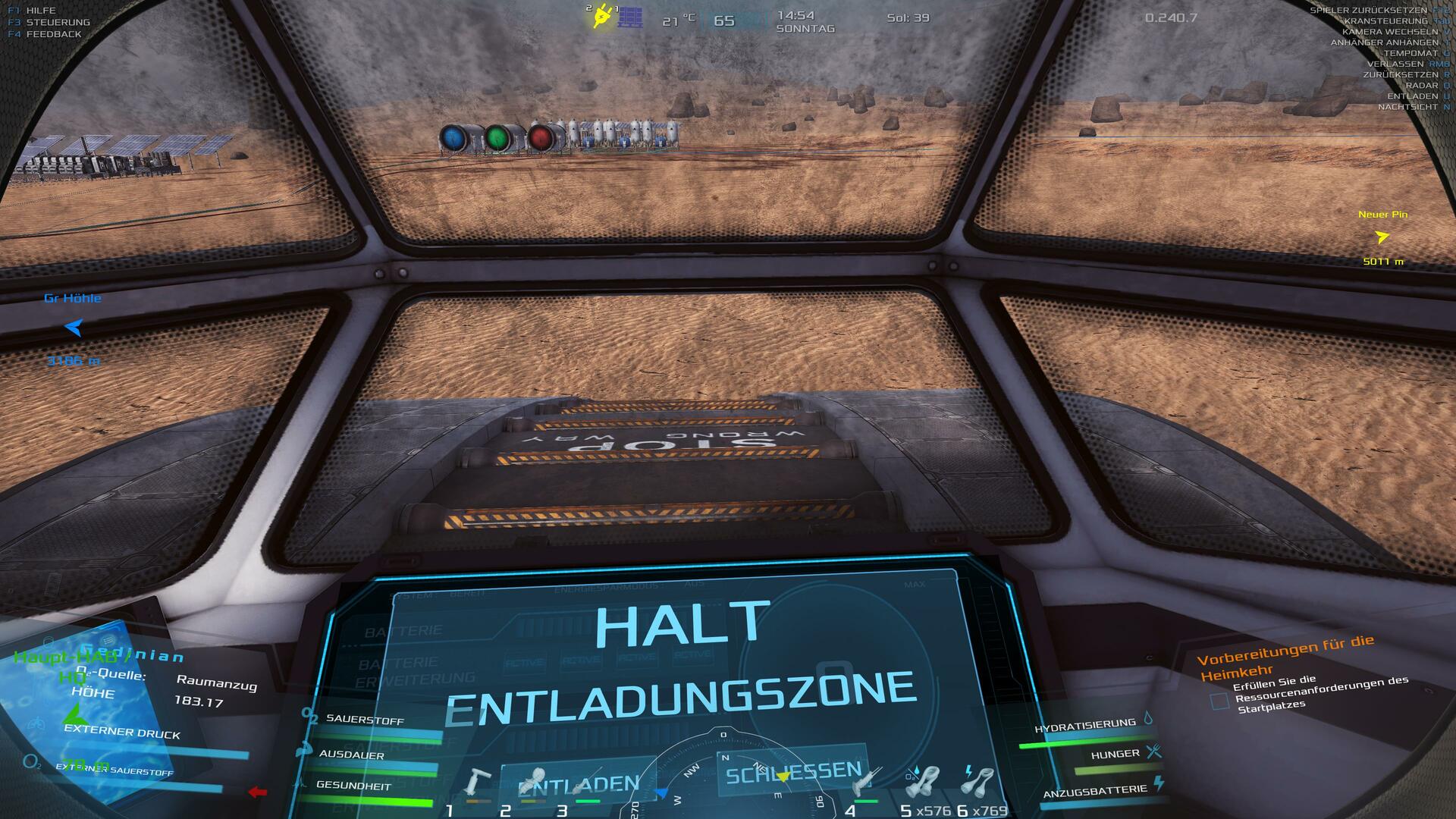Click the Gr Höhle blue waypoint marker
The width and height of the screenshot is (1456, 819).
(x=73, y=328)
